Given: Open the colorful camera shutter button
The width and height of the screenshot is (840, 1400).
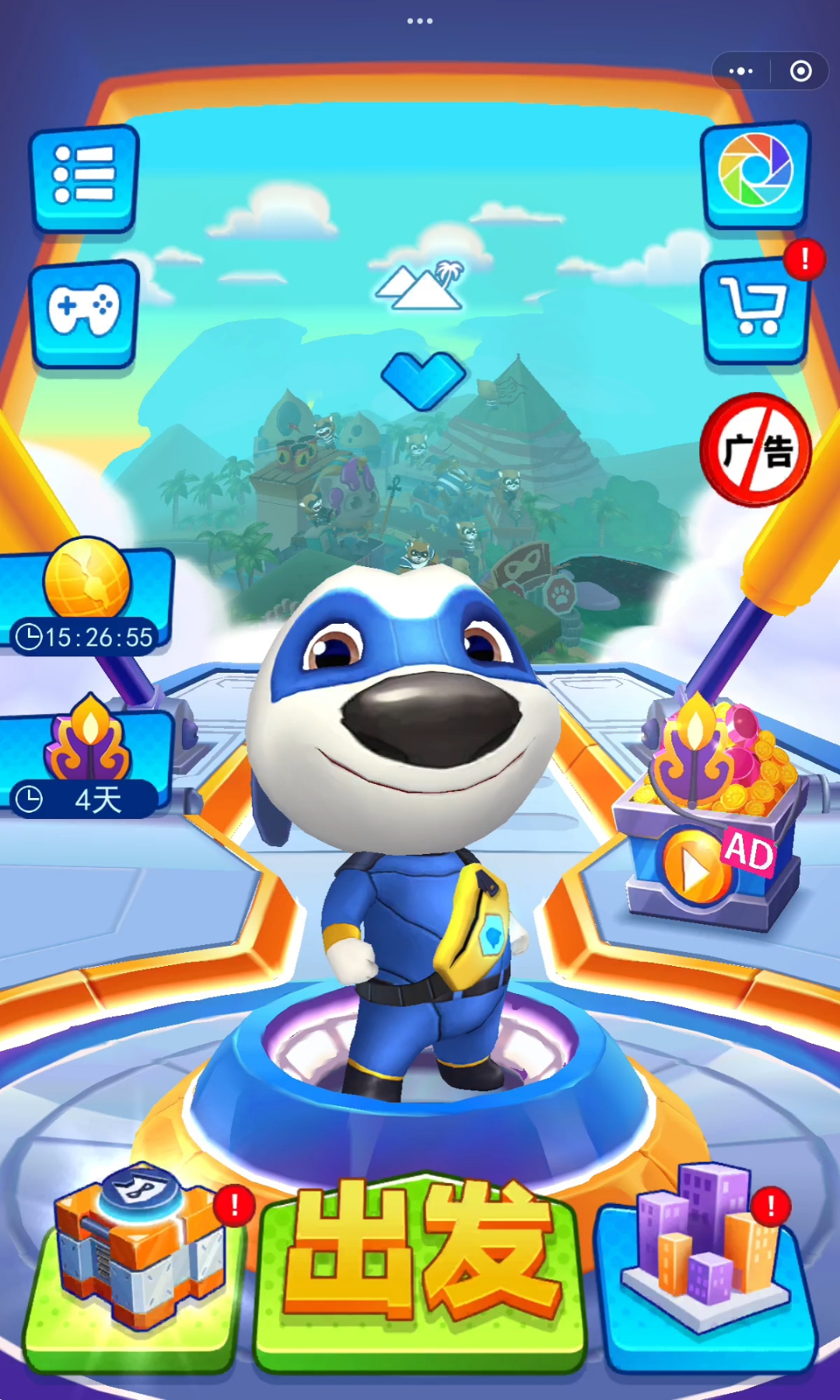Looking at the screenshot, I should point(754,173).
